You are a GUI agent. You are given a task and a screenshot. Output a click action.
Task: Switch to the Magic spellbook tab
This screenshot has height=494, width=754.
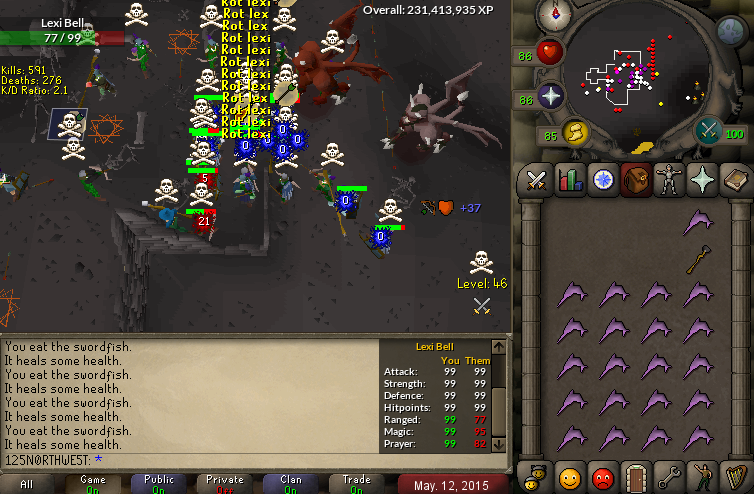736,180
